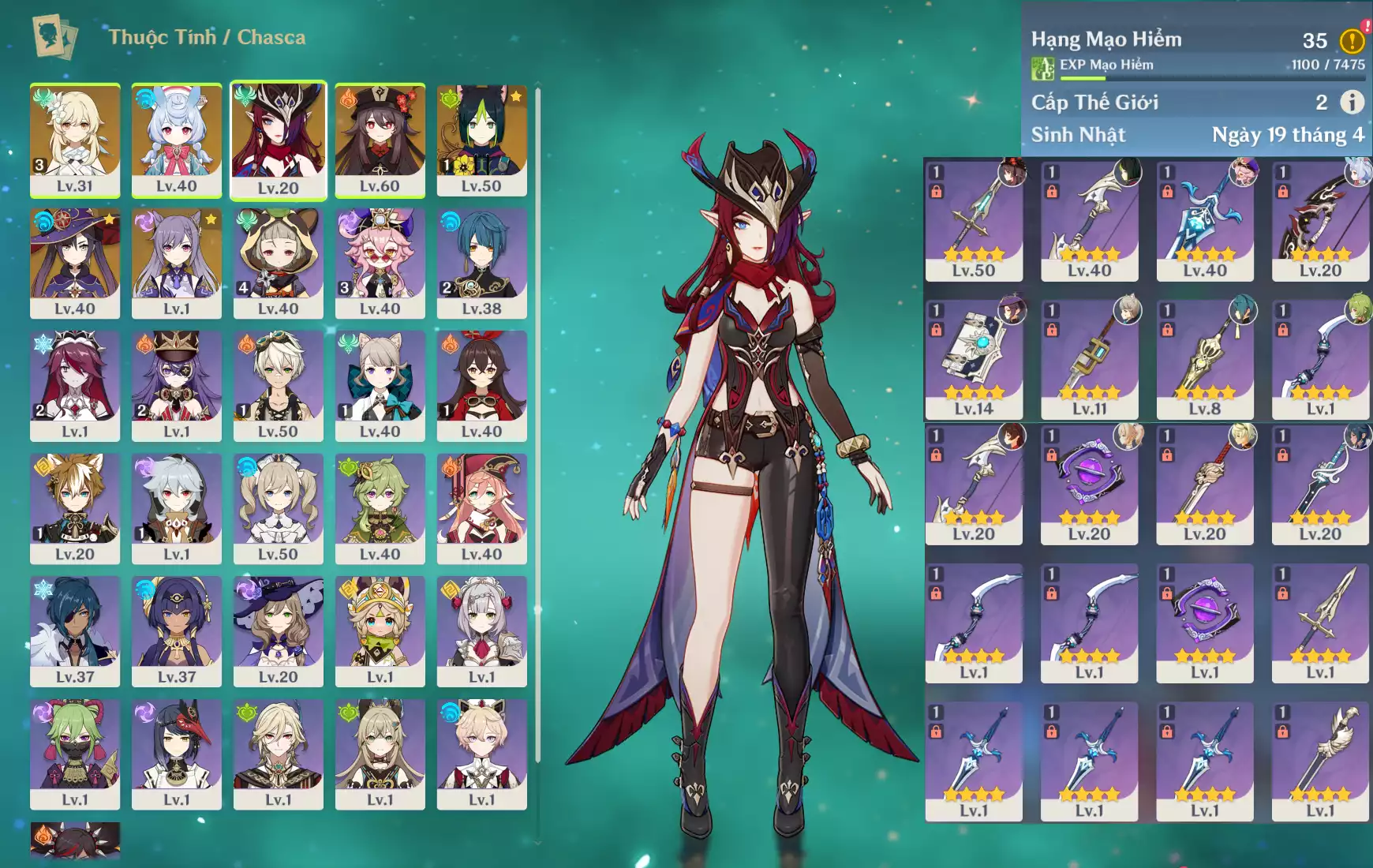
Task: Open the World Level info icon
Action: (x=1352, y=102)
